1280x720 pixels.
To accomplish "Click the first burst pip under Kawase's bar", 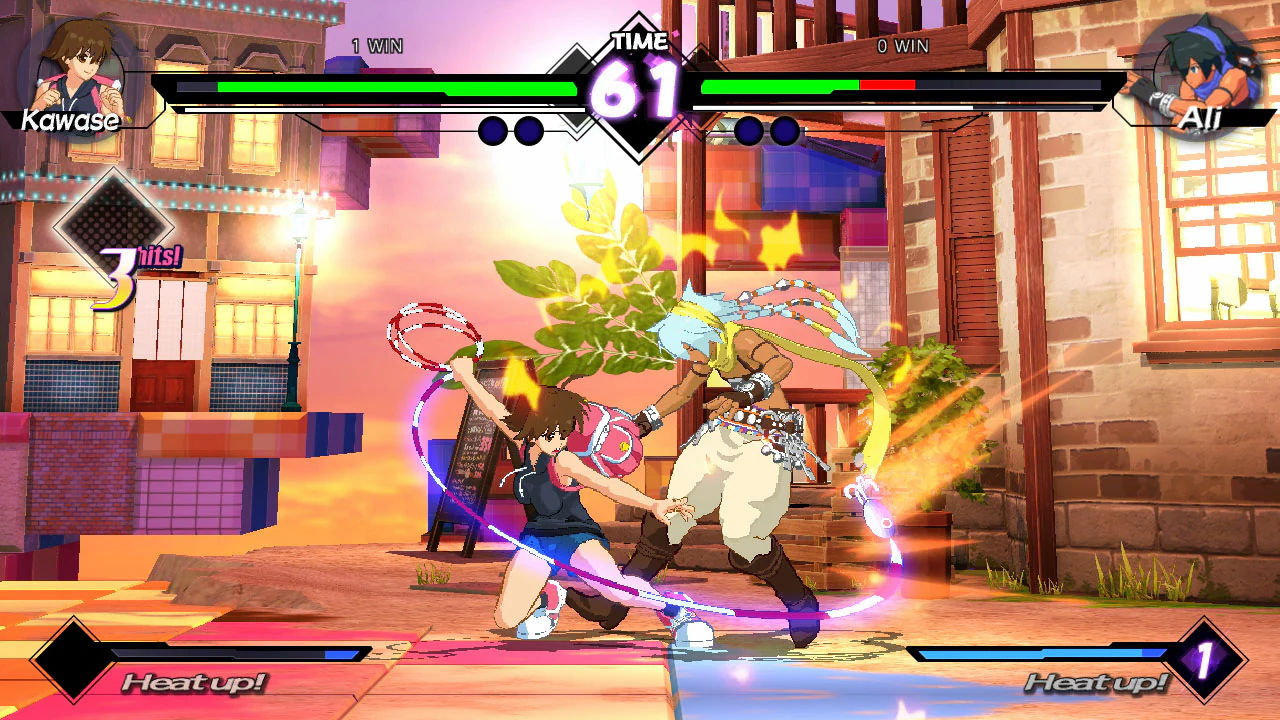I will coord(491,130).
